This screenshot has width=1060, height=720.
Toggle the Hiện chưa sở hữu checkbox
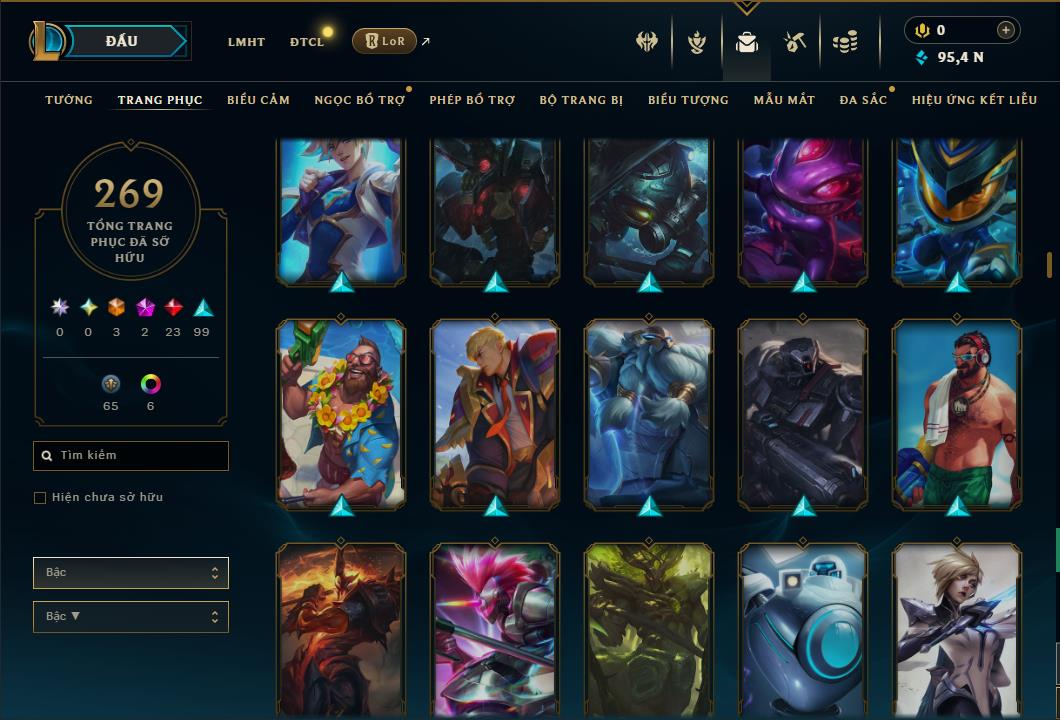coord(40,498)
